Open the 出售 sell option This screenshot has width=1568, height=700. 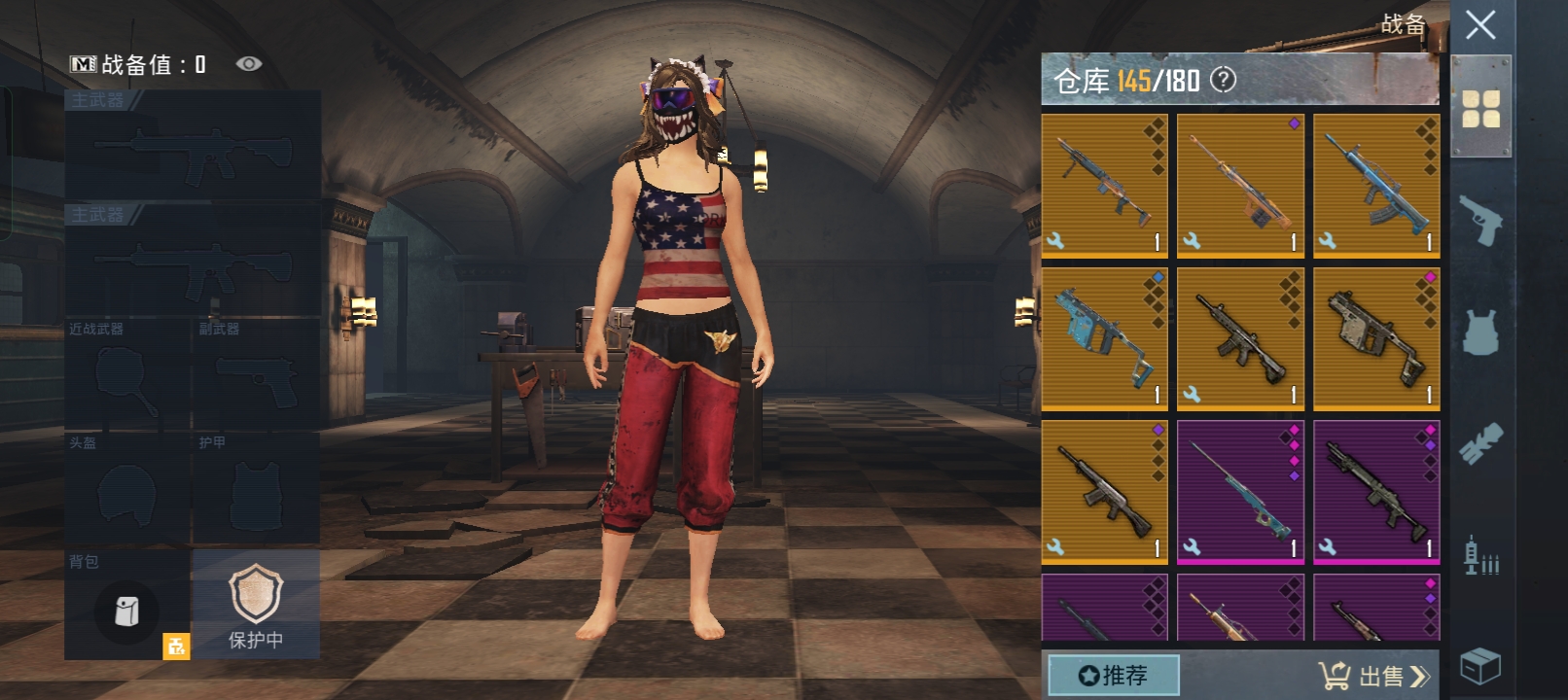coord(1374,675)
